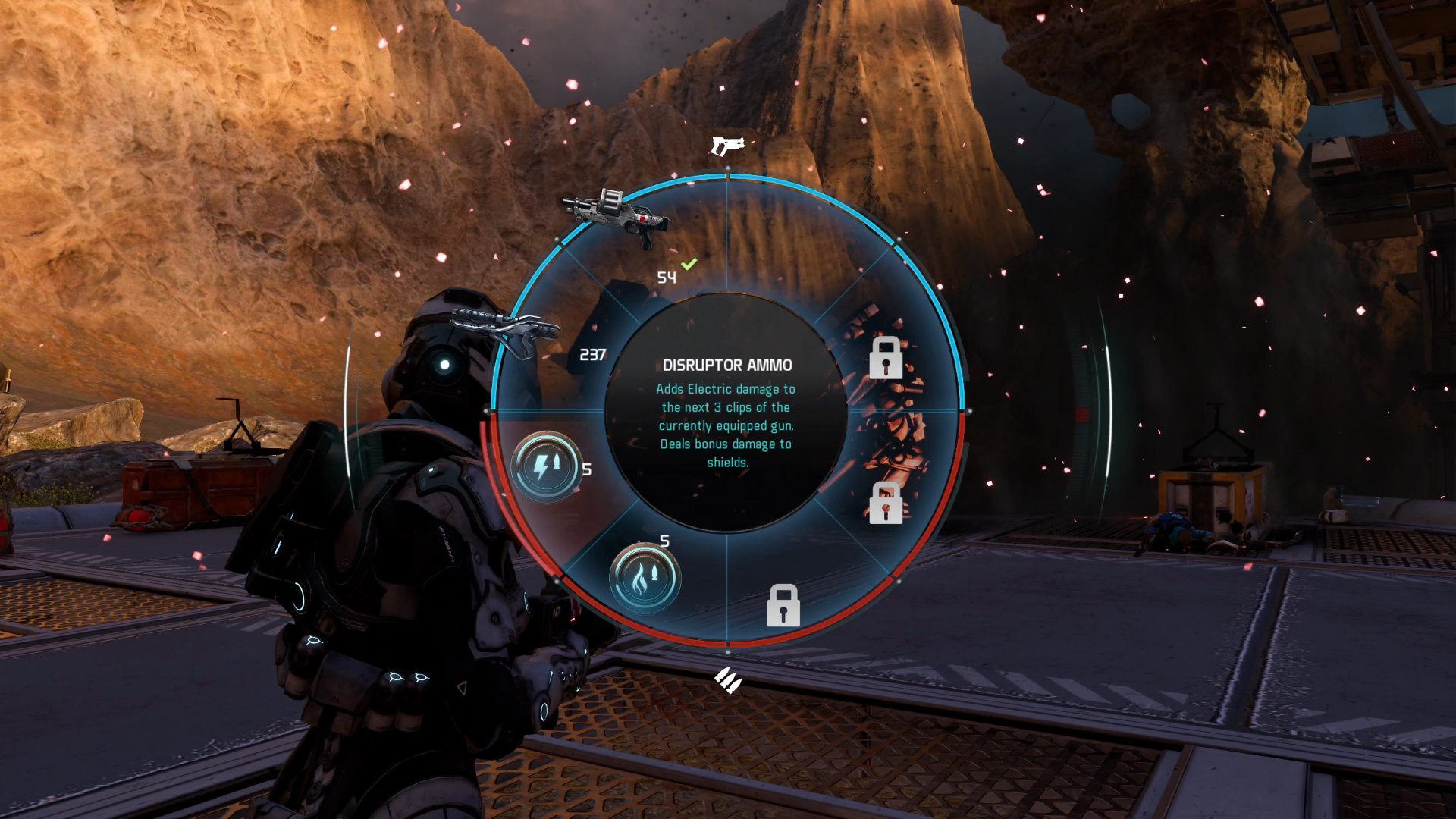
Task: Activate Incendiary Ammo on current weapon
Action: [x=645, y=577]
